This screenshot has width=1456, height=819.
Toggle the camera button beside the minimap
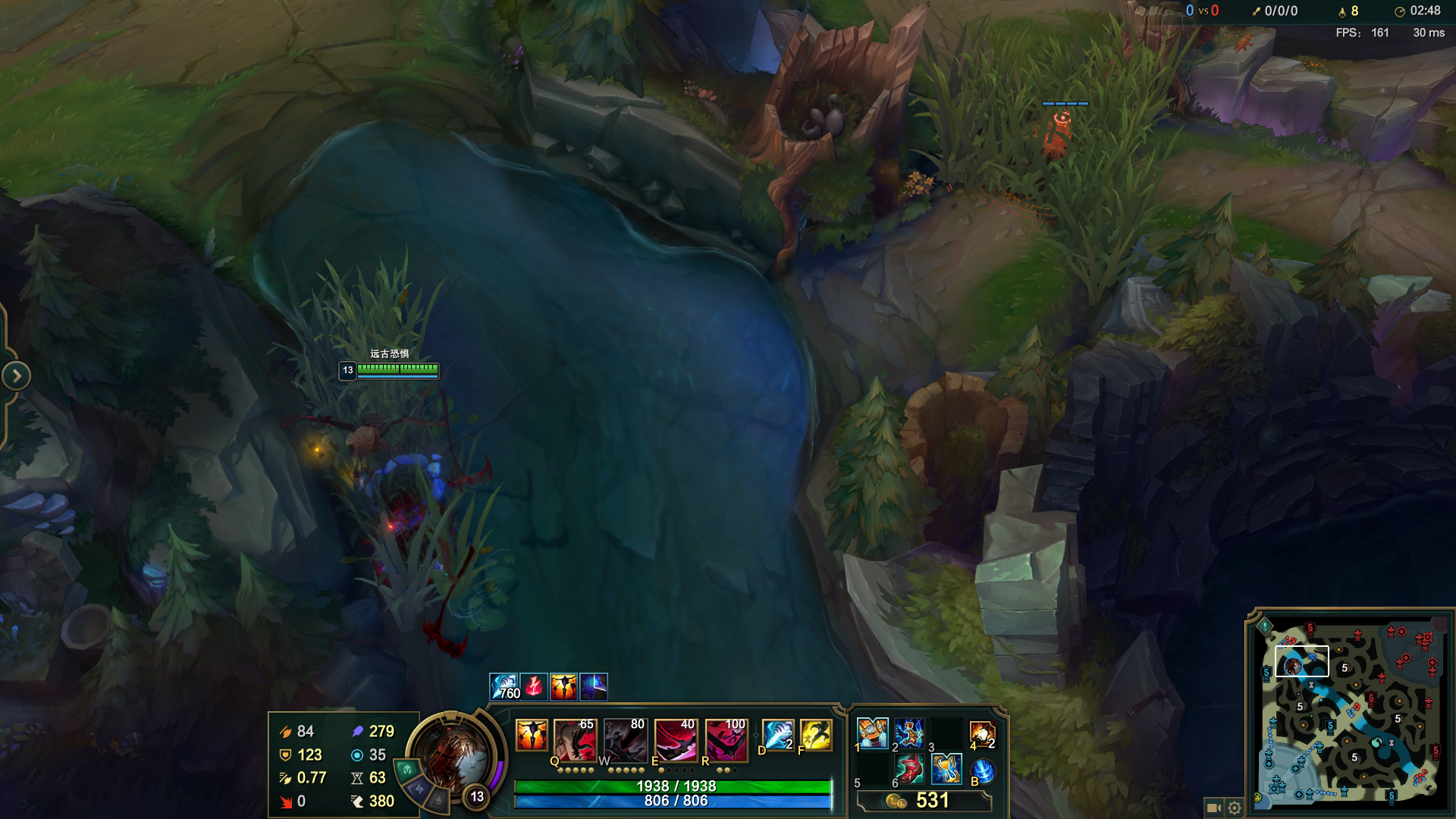[x=1213, y=808]
